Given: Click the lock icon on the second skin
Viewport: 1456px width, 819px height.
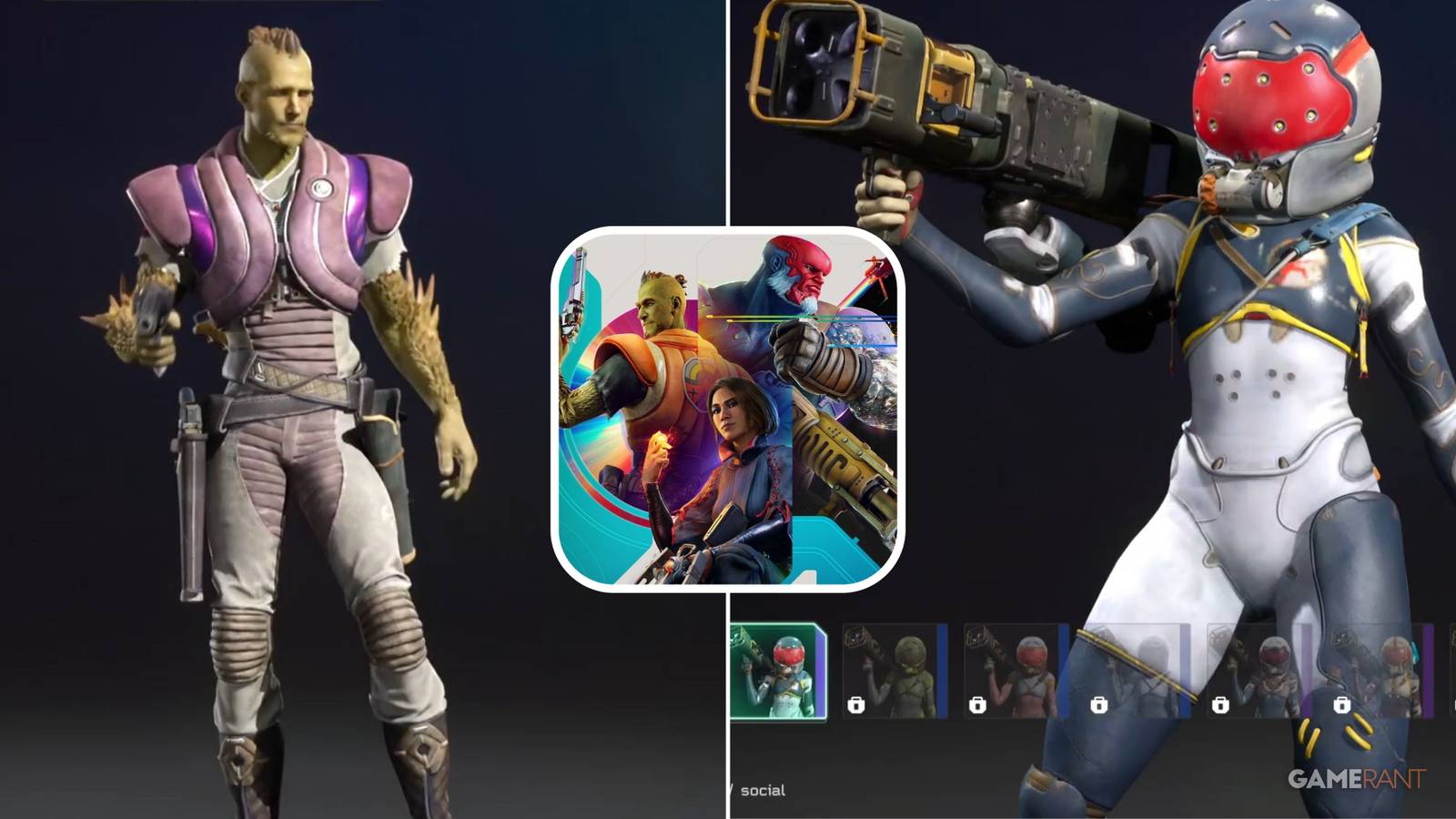Looking at the screenshot, I should coord(858,705).
